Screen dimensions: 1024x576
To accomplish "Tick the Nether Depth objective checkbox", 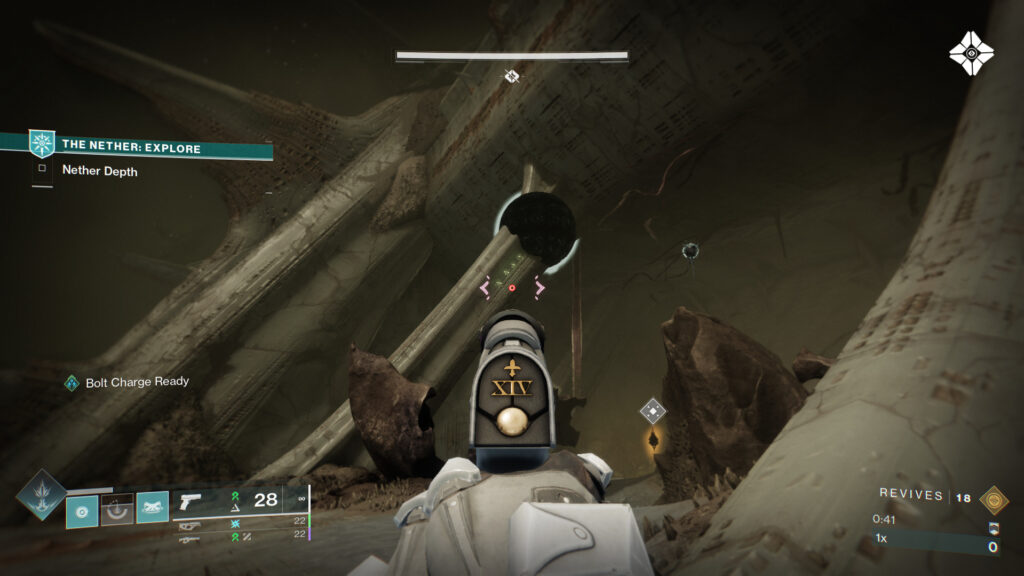I will pos(42,169).
